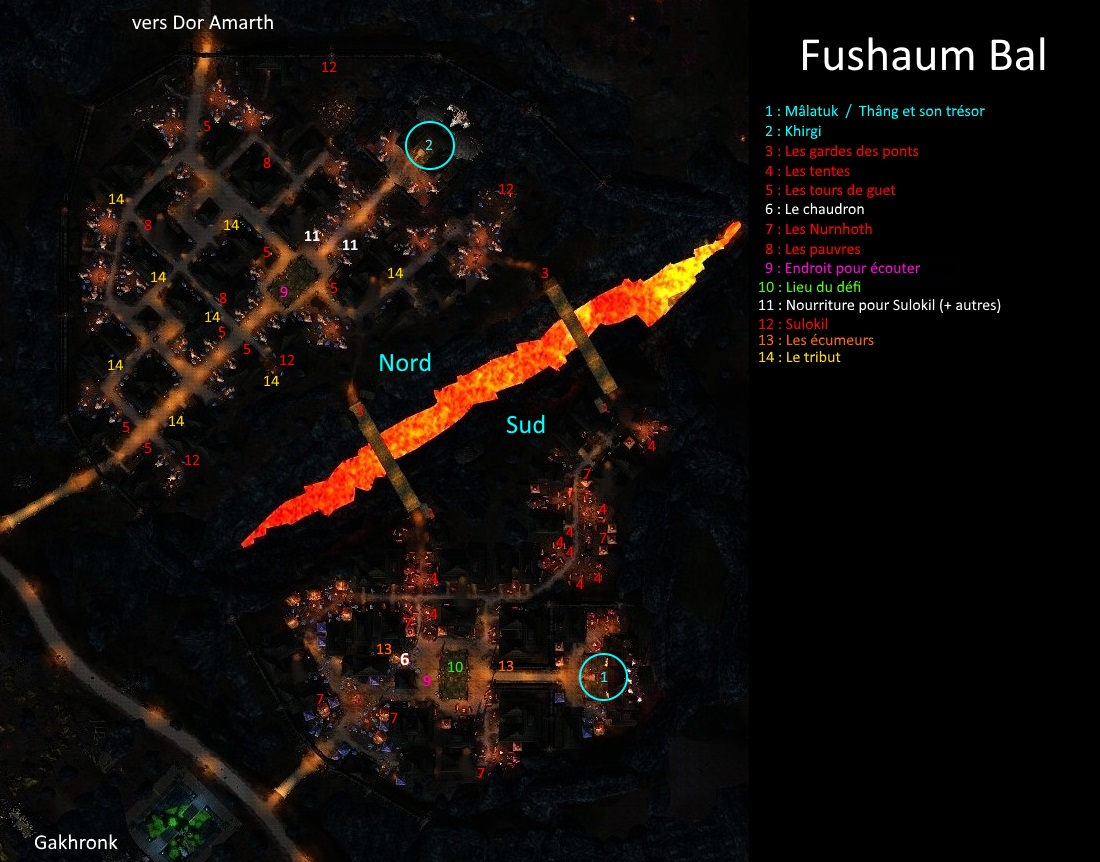Select 'Les Nurnhoth' legend entry
1100x862 pixels.
pyautogui.click(x=818, y=229)
